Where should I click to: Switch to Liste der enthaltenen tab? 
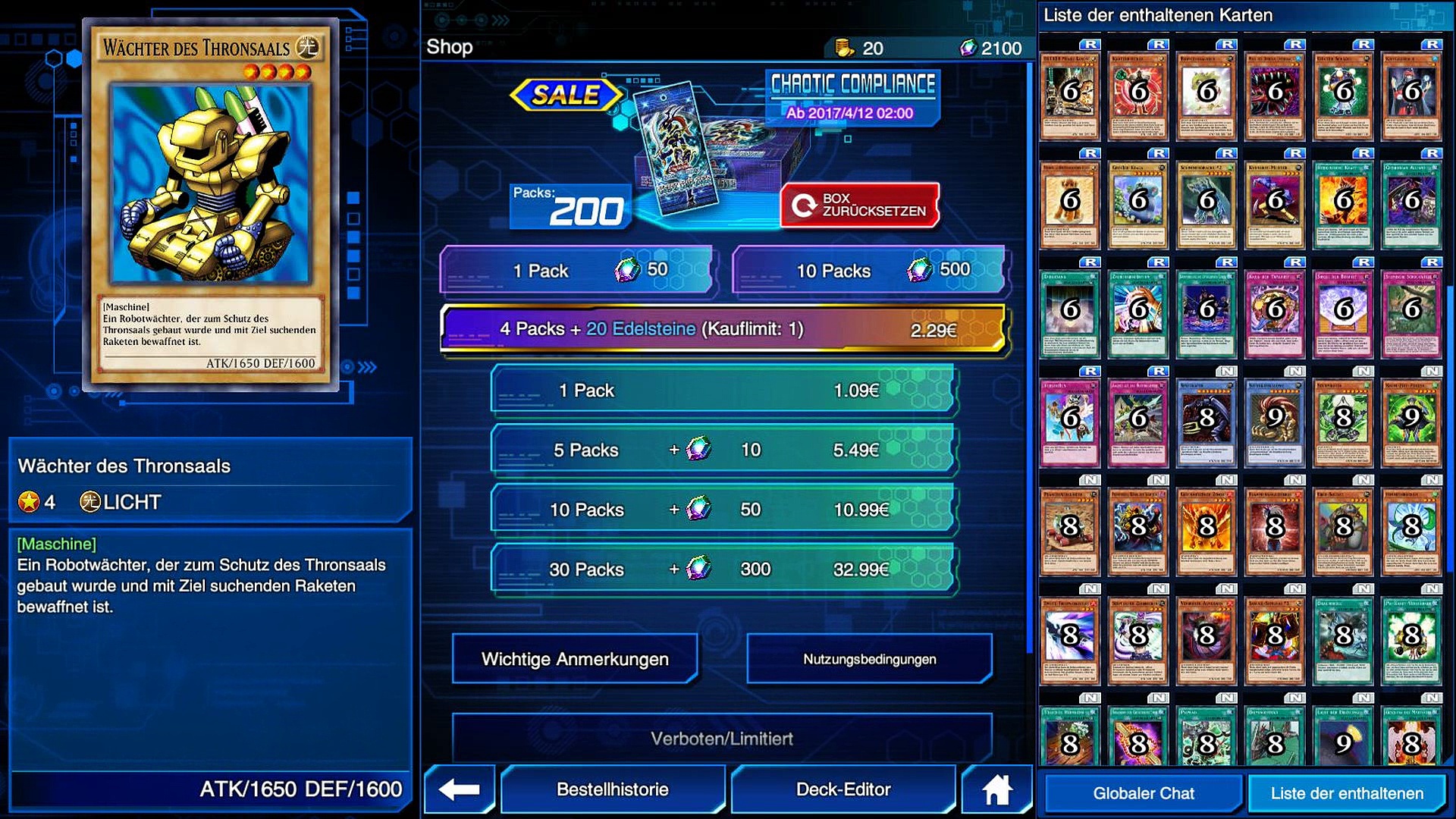click(x=1347, y=793)
